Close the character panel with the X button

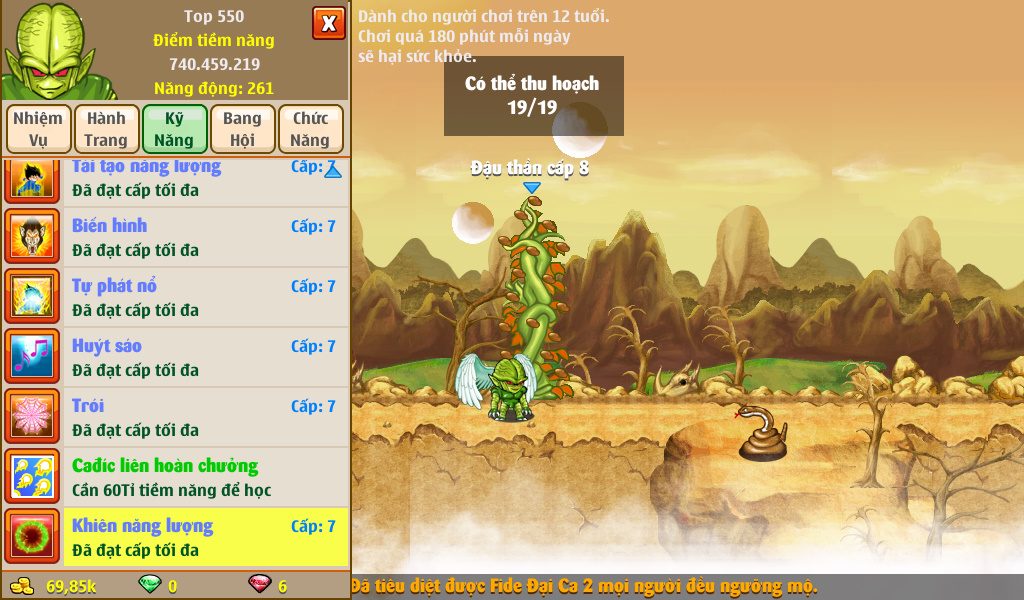click(x=328, y=23)
